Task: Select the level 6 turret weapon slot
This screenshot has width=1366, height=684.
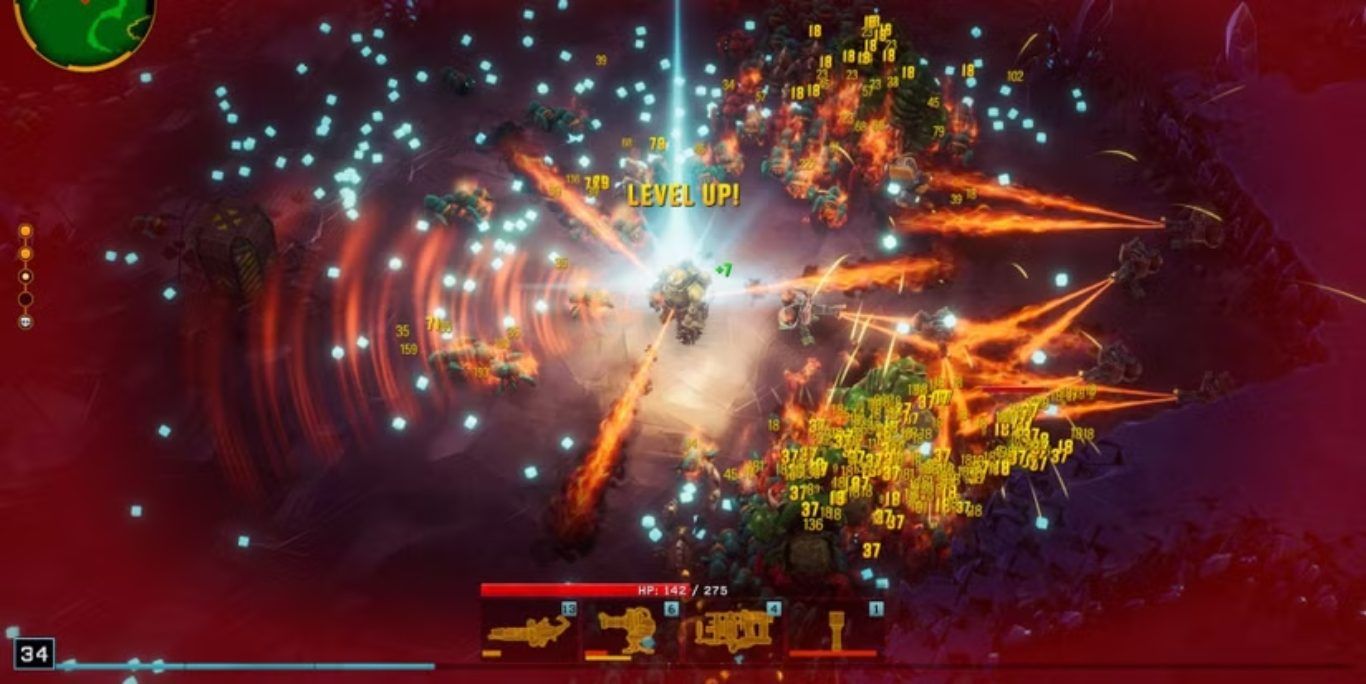Action: click(632, 630)
